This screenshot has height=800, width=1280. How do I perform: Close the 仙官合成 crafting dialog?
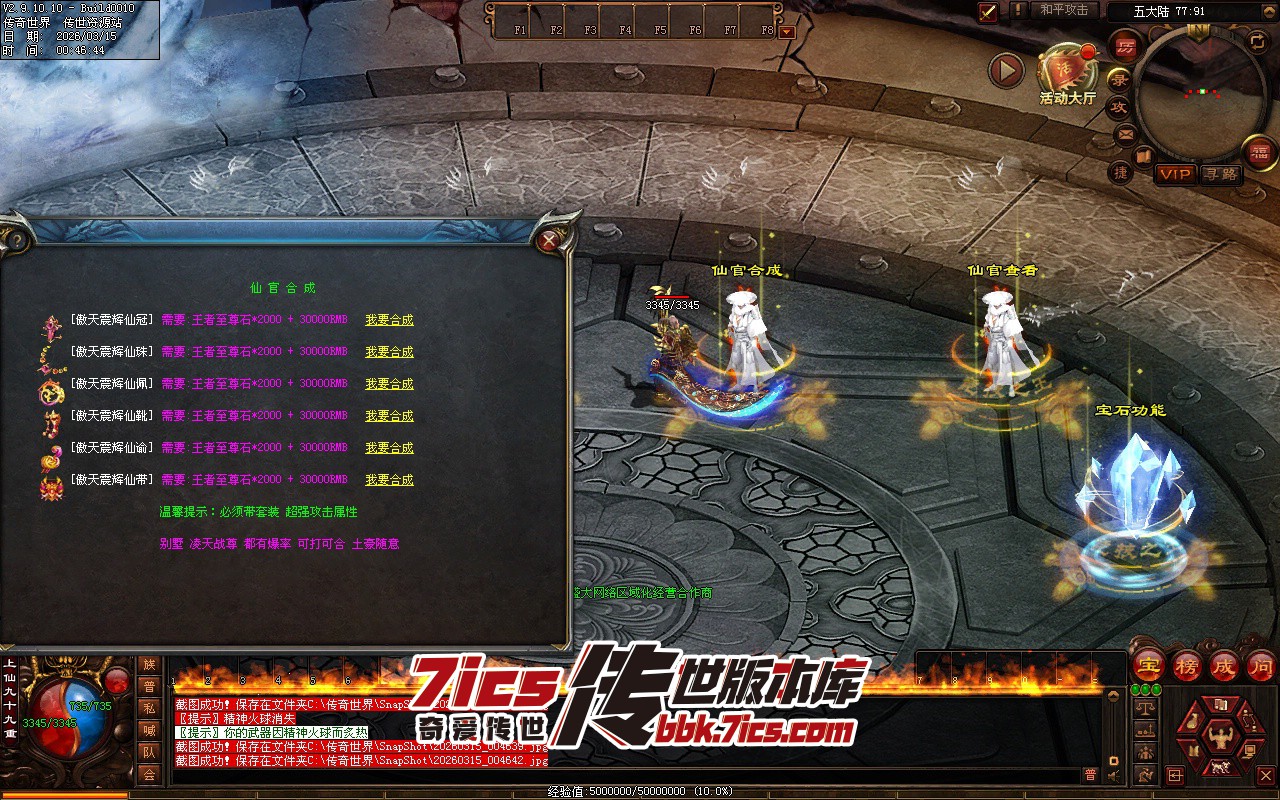[548, 240]
